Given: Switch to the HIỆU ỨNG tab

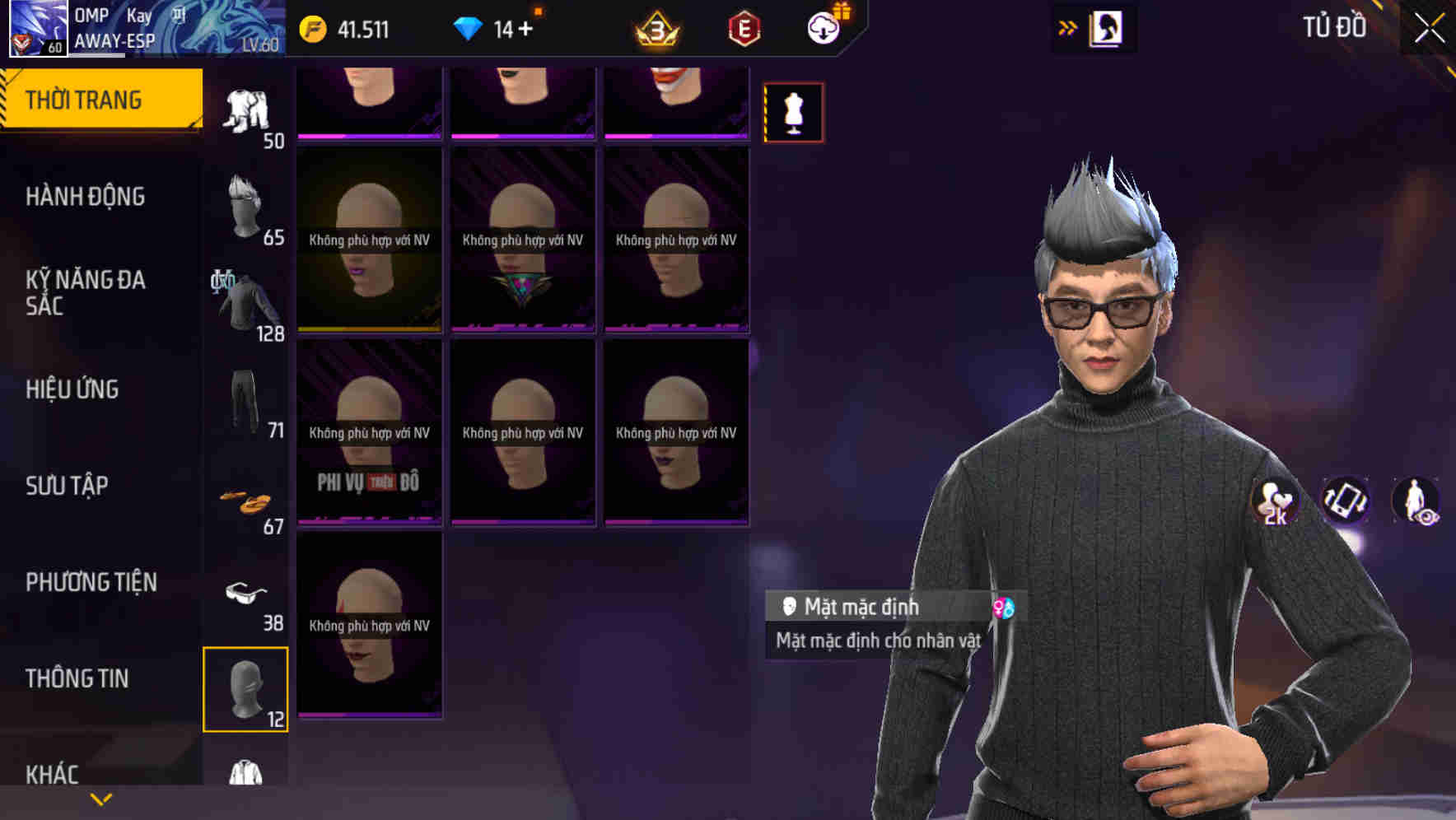Looking at the screenshot, I should [x=72, y=389].
